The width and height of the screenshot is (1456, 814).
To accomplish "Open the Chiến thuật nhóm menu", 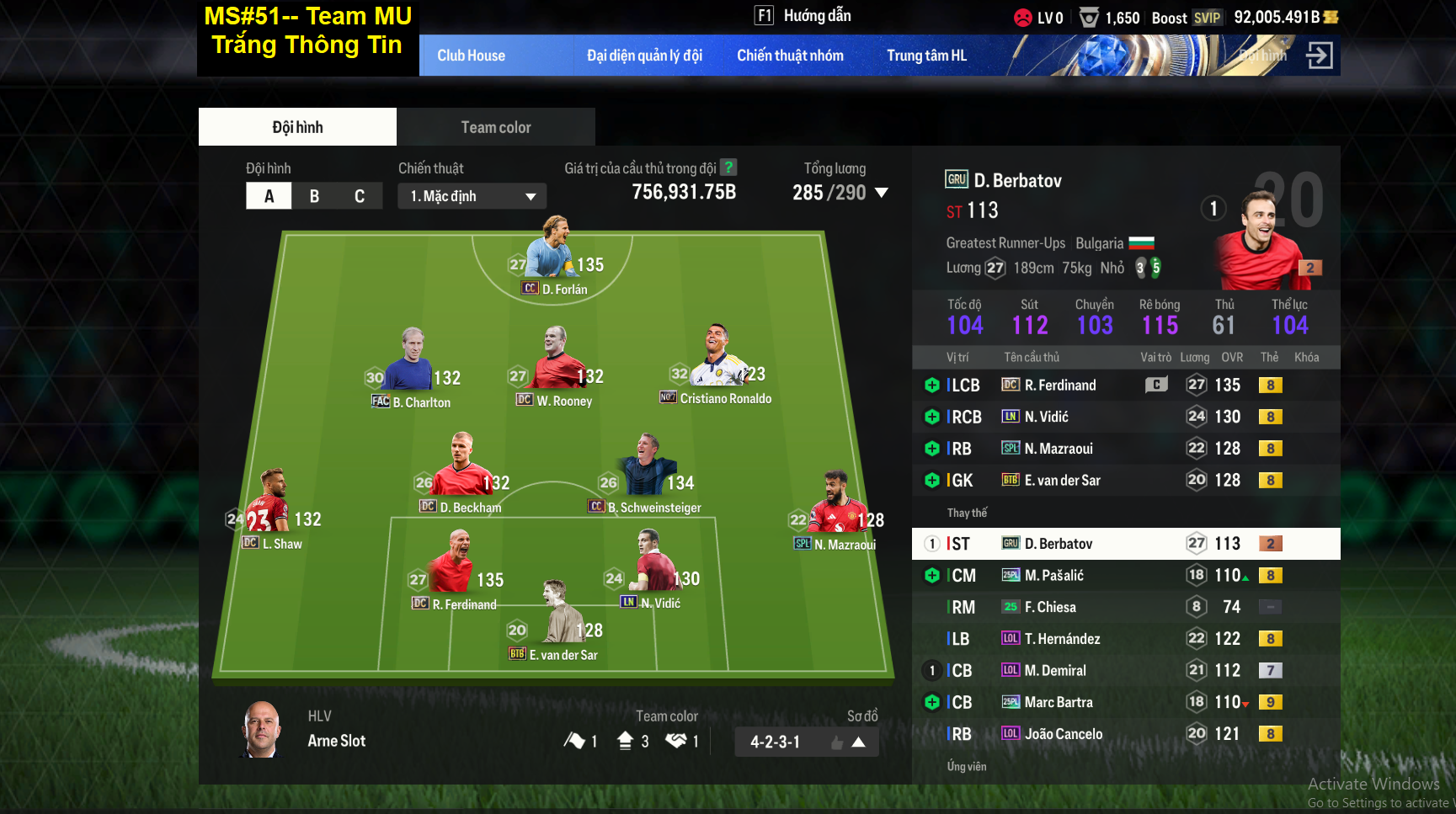I will click(792, 55).
